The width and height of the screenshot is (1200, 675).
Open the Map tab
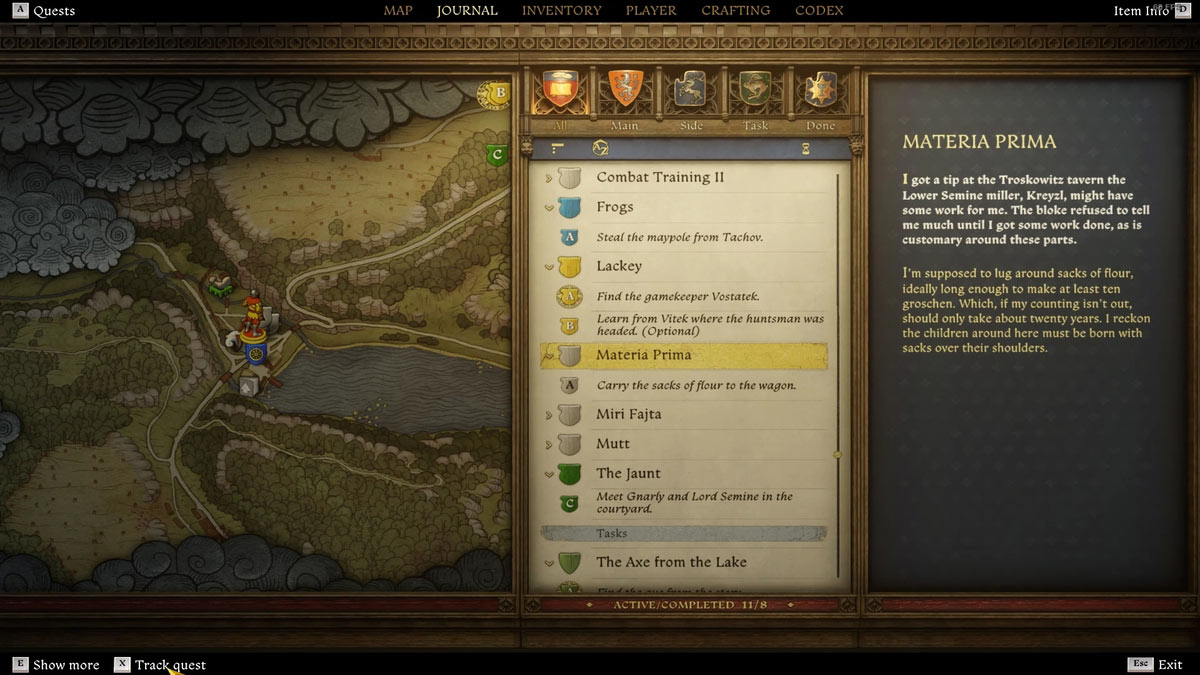click(398, 11)
